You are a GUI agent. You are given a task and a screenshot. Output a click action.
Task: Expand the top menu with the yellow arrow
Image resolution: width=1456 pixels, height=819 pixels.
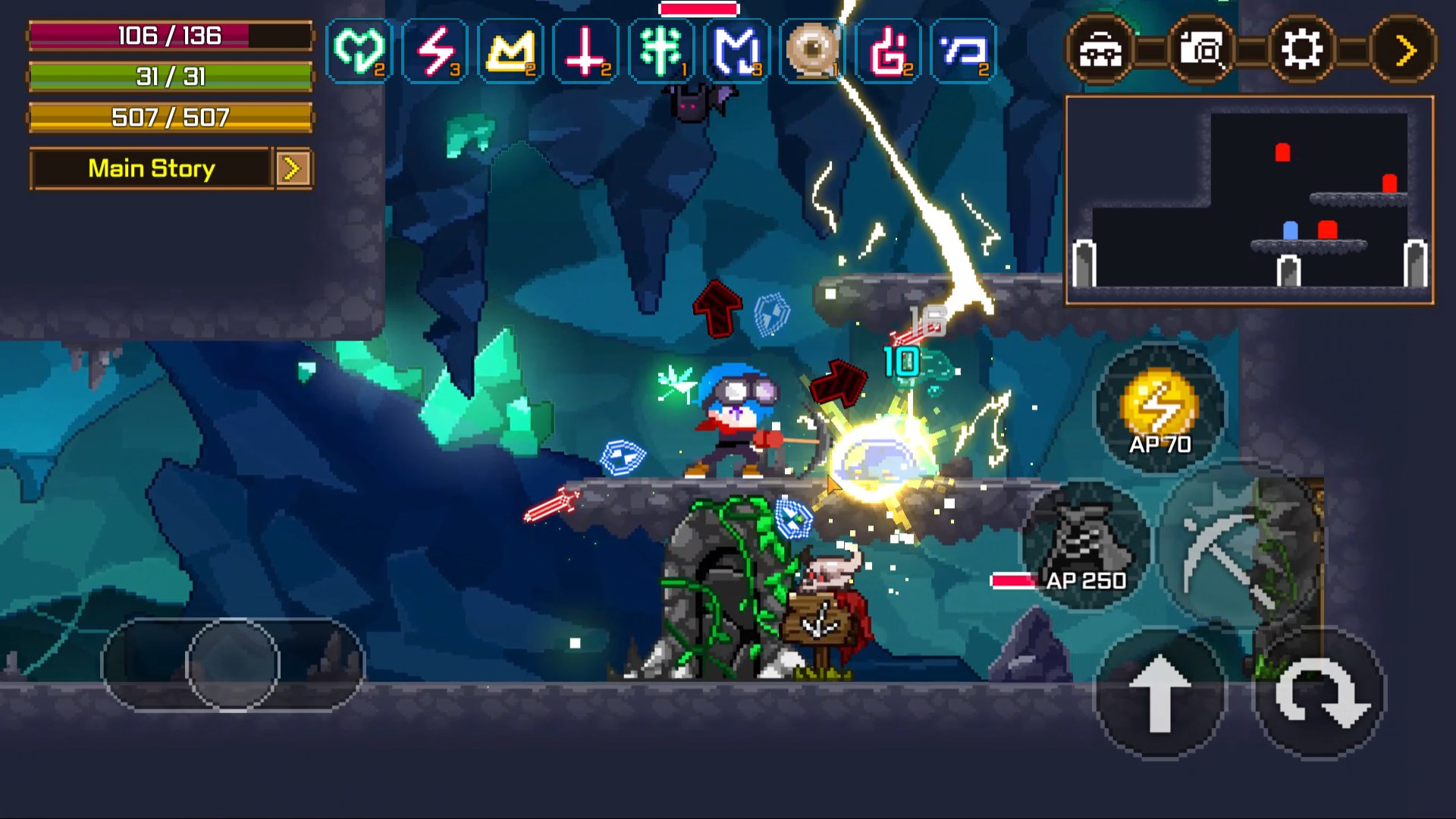(x=1404, y=51)
